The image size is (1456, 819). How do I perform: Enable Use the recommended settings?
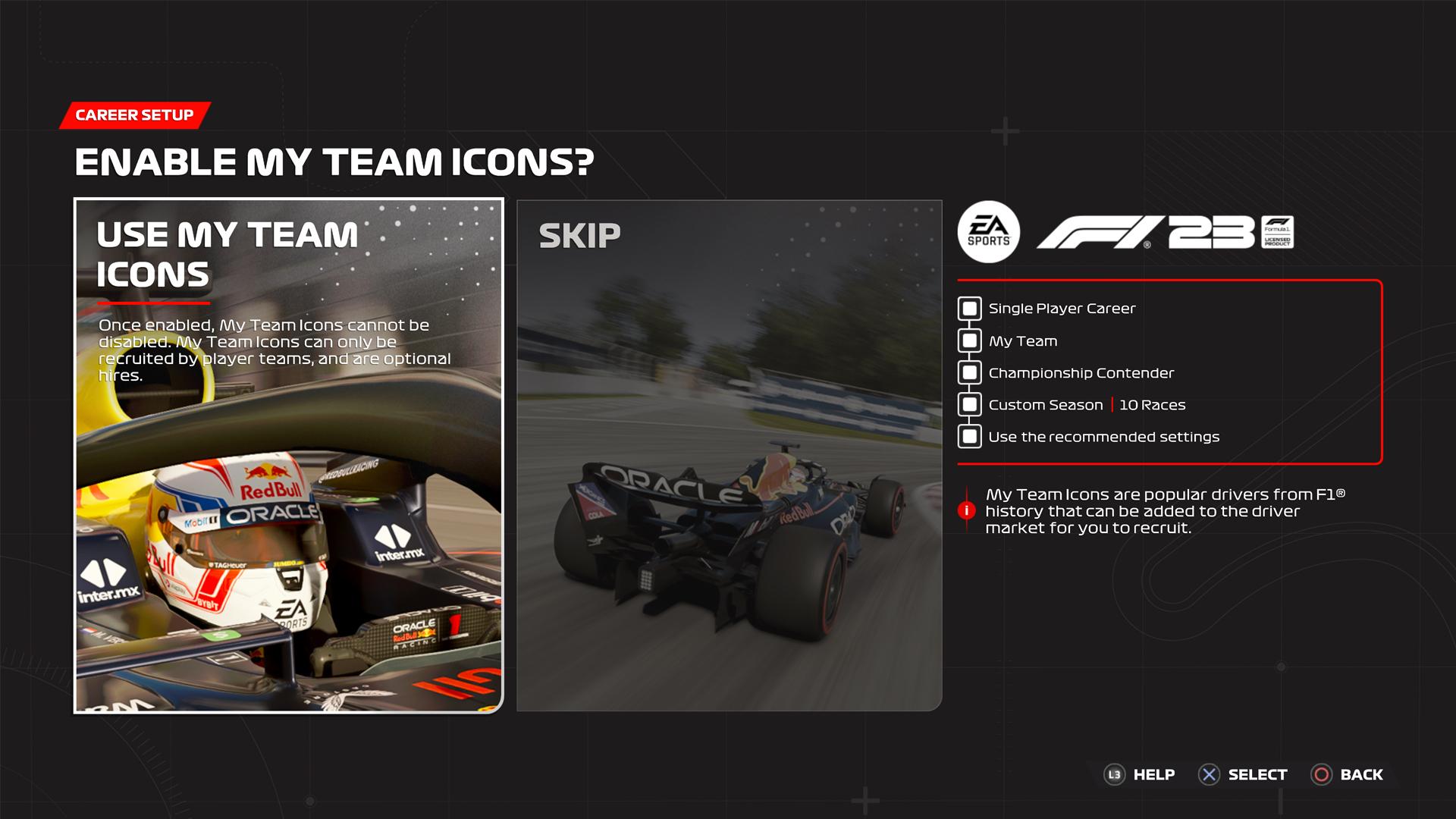tap(968, 436)
